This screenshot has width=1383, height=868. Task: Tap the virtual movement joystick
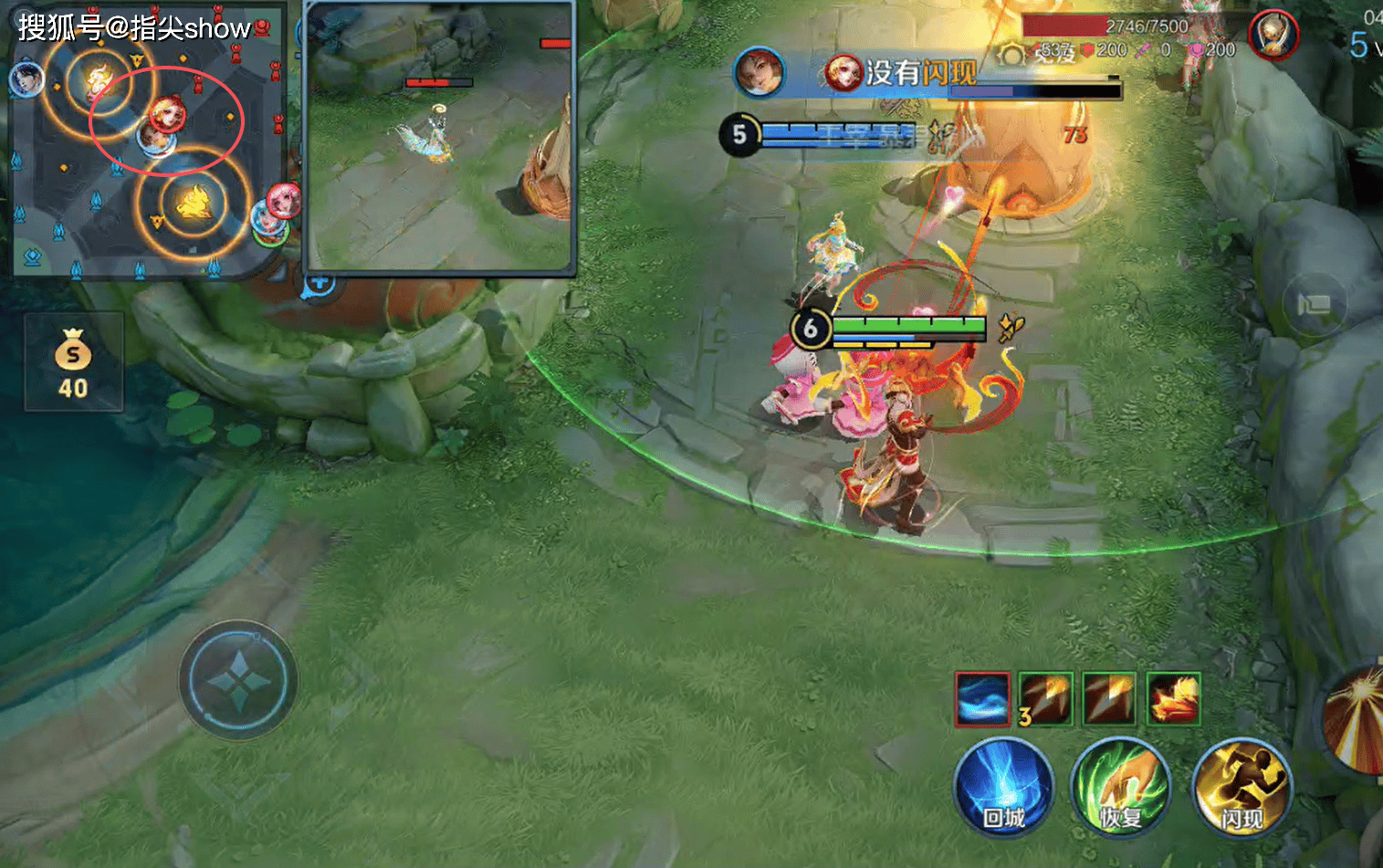(x=238, y=680)
